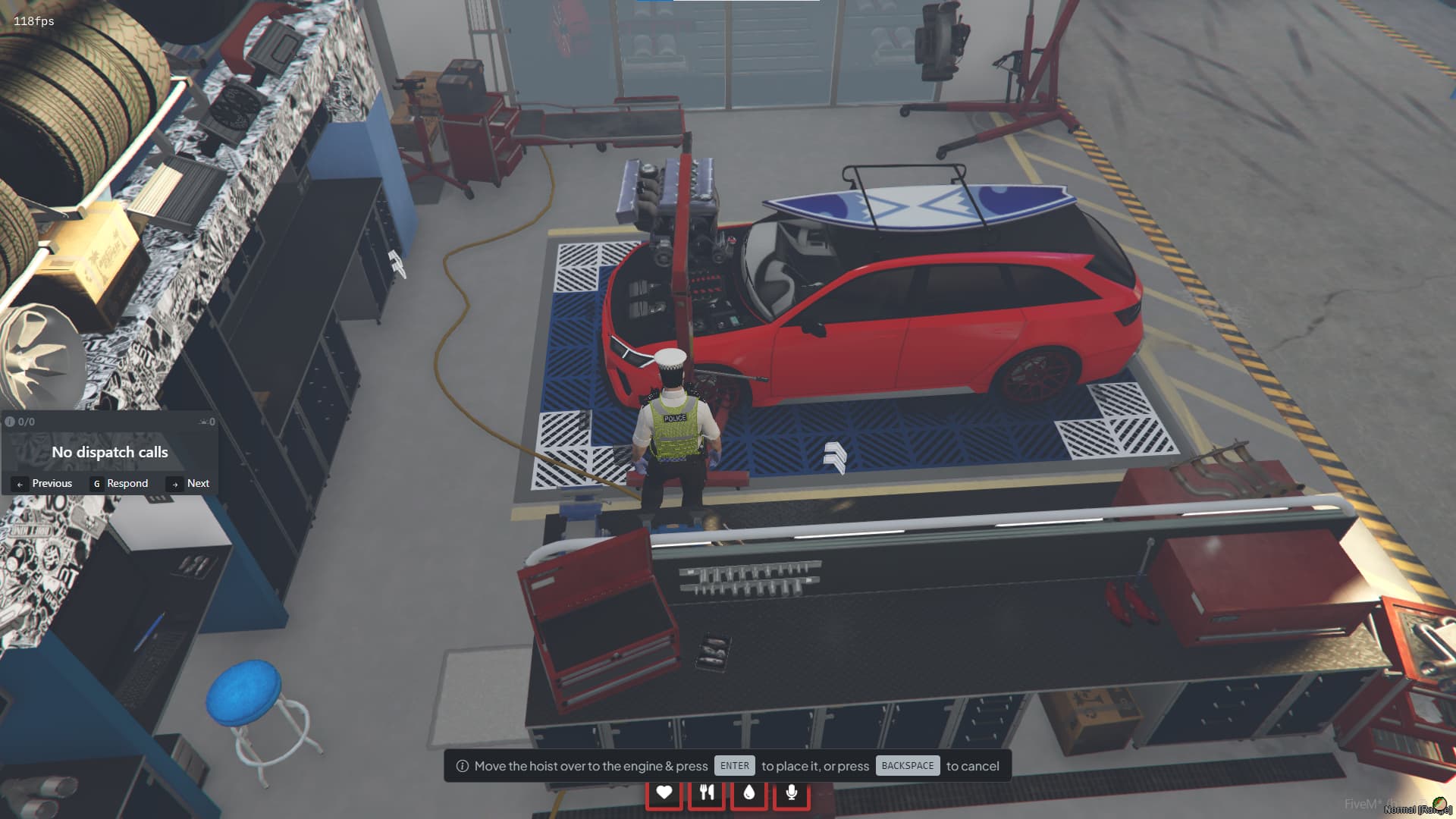
Task: Click the fork-and-knife hunger icon
Action: [x=707, y=791]
